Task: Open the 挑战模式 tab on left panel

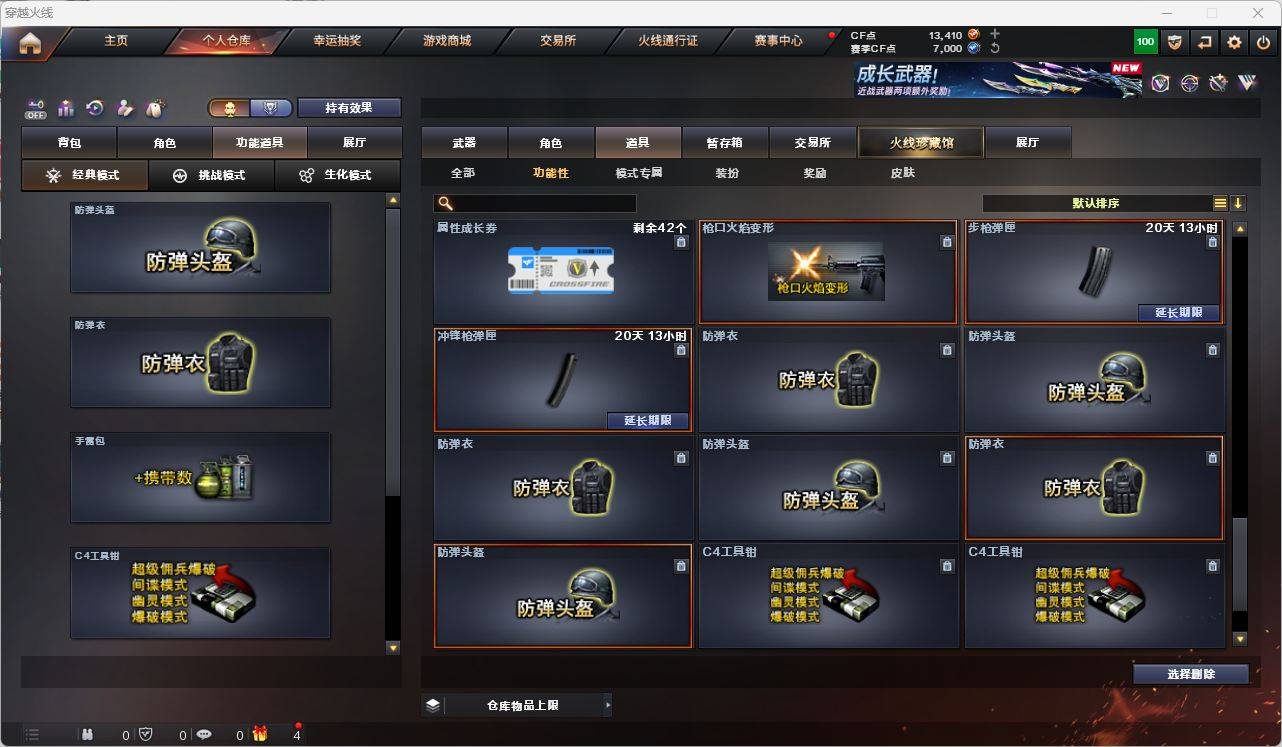Action: [213, 176]
